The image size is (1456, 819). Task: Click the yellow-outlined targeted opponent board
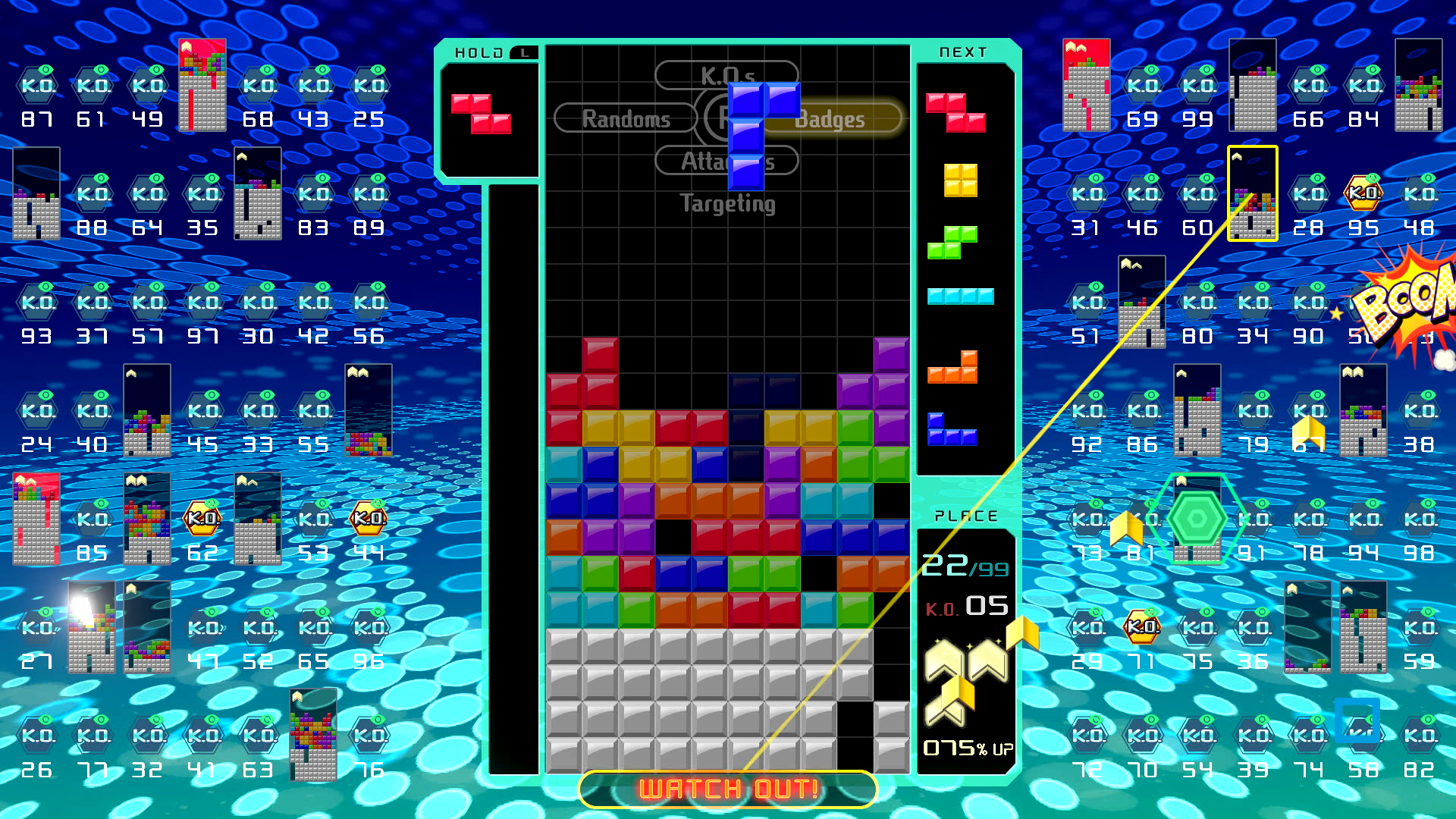(1253, 193)
